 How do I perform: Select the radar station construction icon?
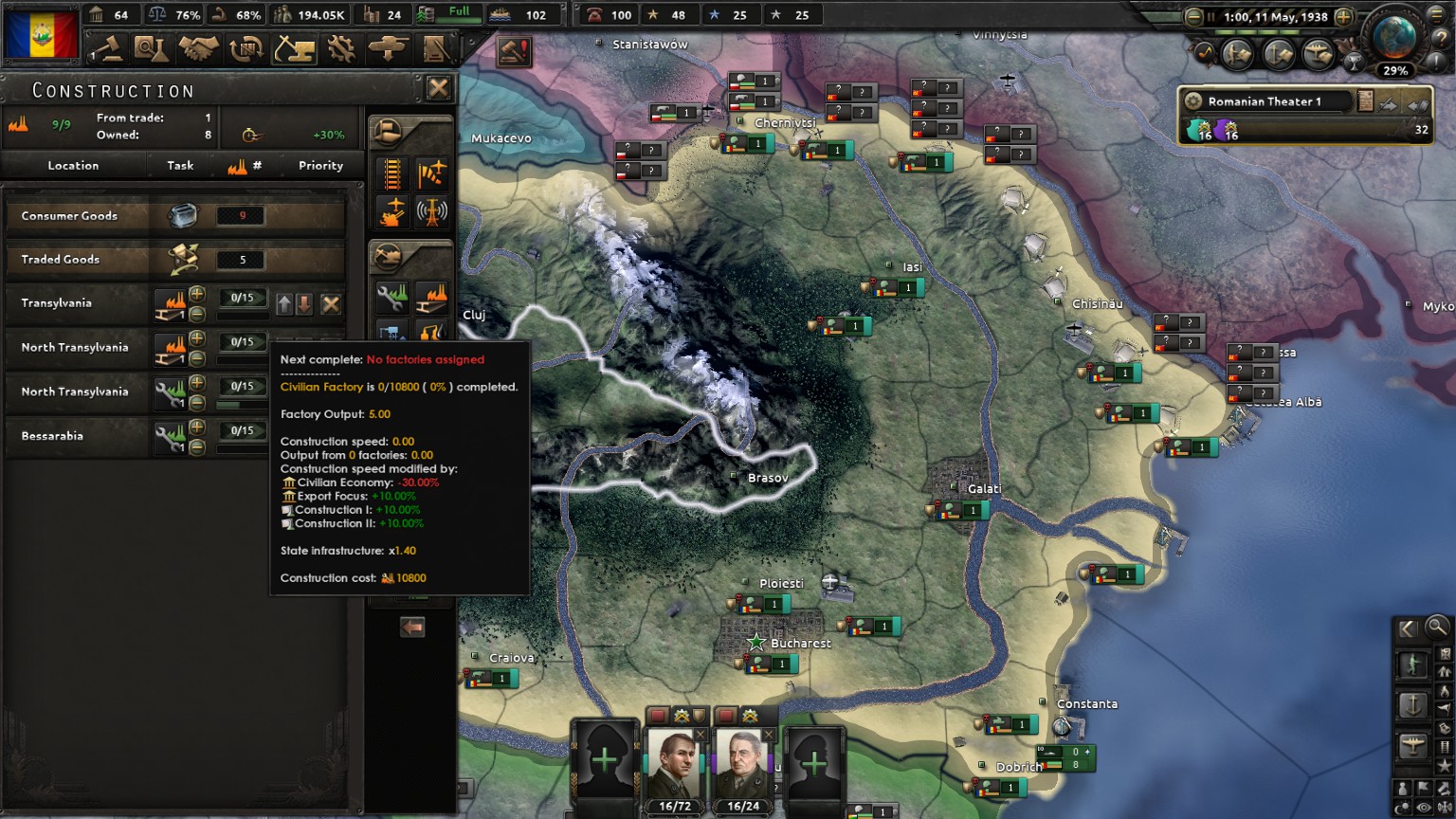[x=433, y=210]
